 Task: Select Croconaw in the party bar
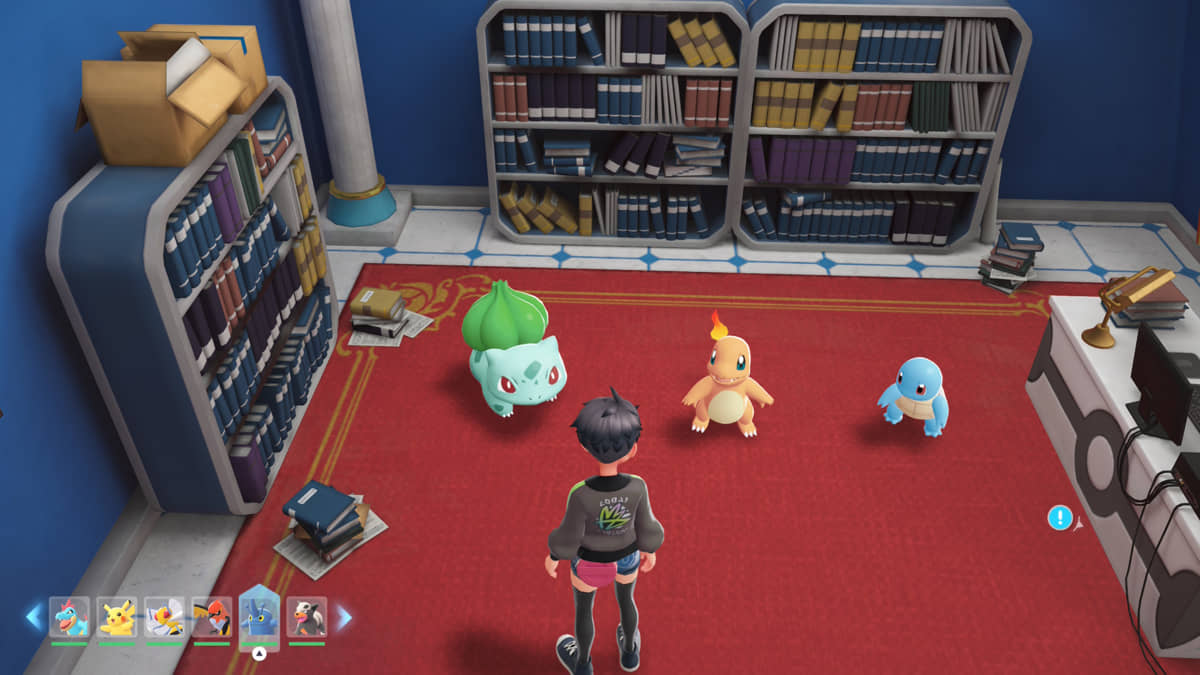pos(69,617)
